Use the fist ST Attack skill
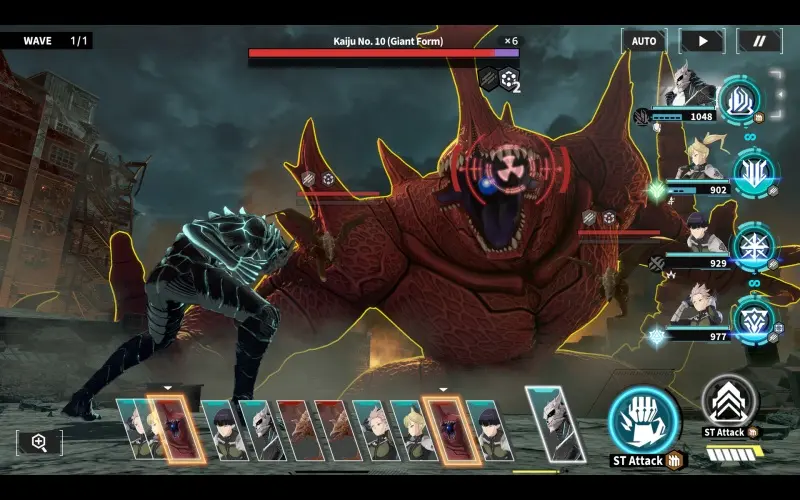800x500 pixels. (644, 421)
